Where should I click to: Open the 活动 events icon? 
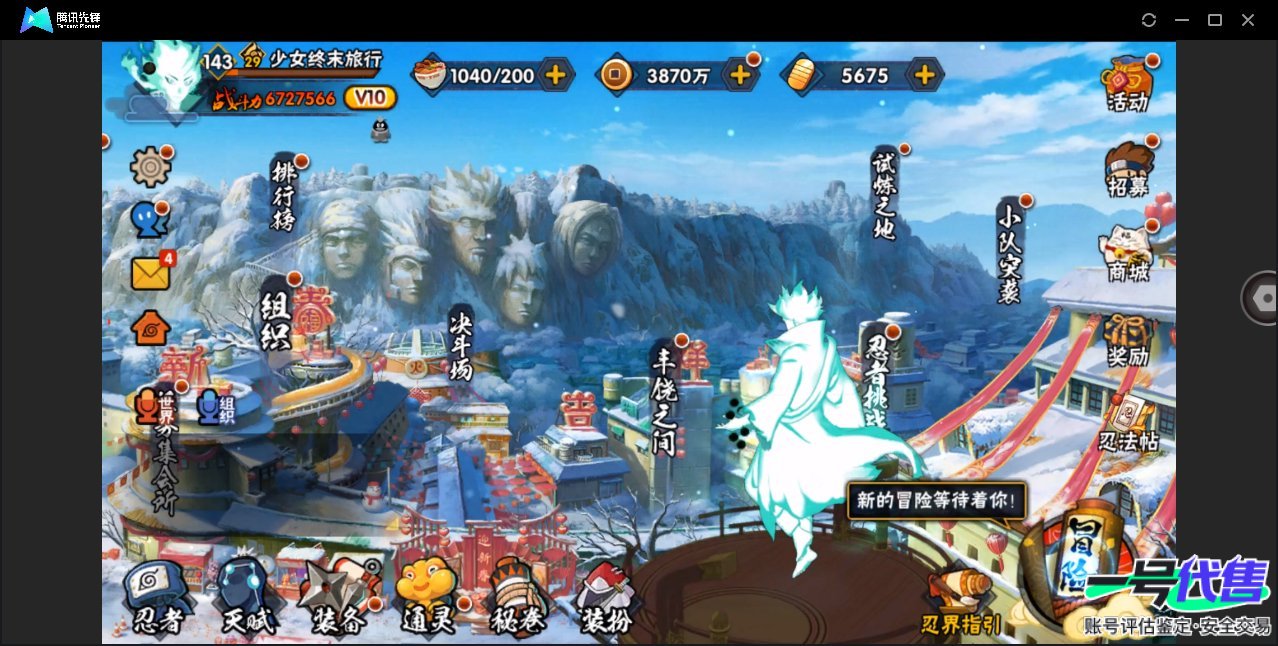1127,84
